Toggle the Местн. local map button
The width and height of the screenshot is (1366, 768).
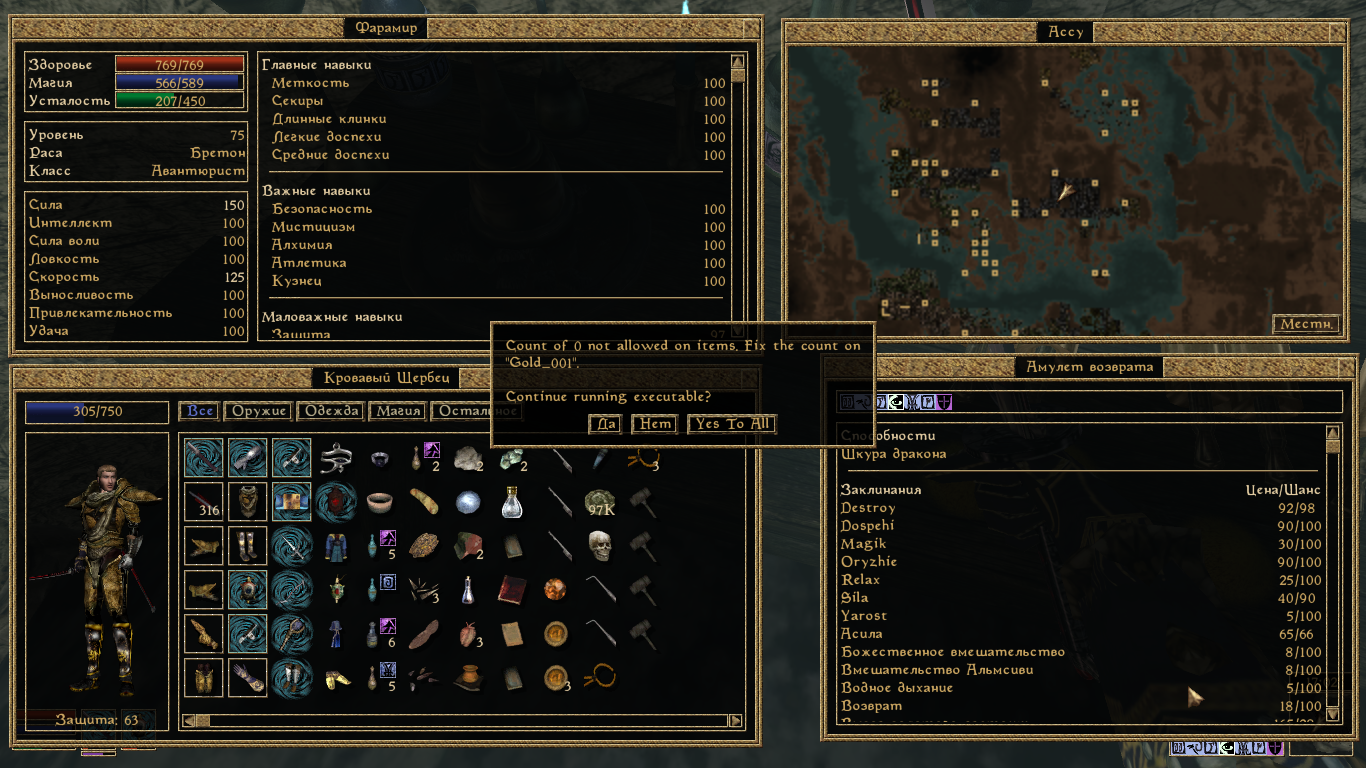coord(1306,324)
